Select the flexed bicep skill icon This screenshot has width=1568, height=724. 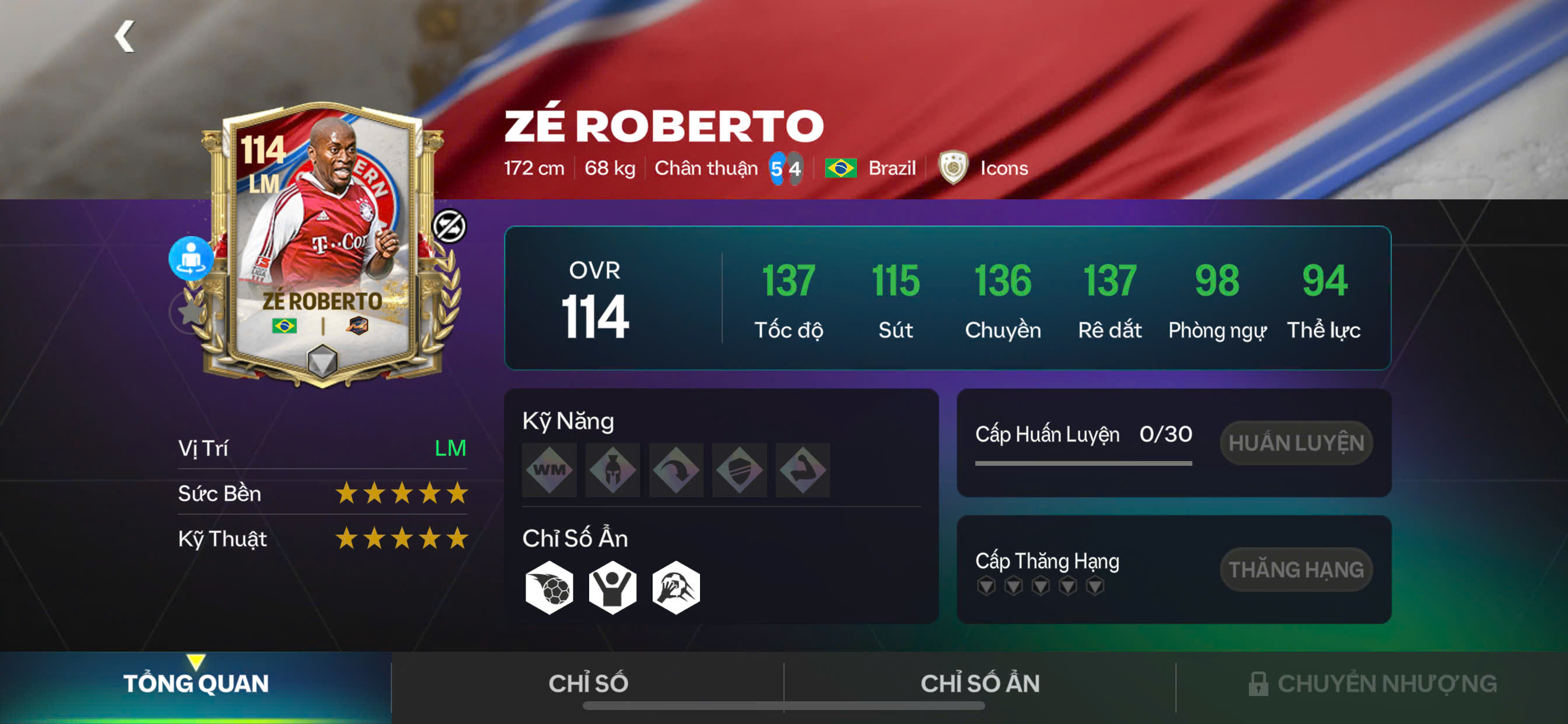point(802,470)
